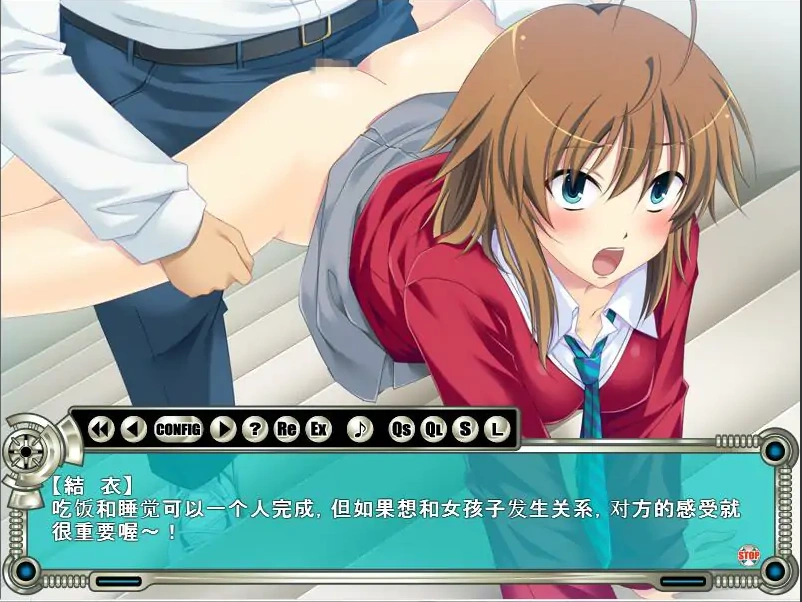802x602 pixels.
Task: Open help with the question mark button
Action: [x=255, y=430]
